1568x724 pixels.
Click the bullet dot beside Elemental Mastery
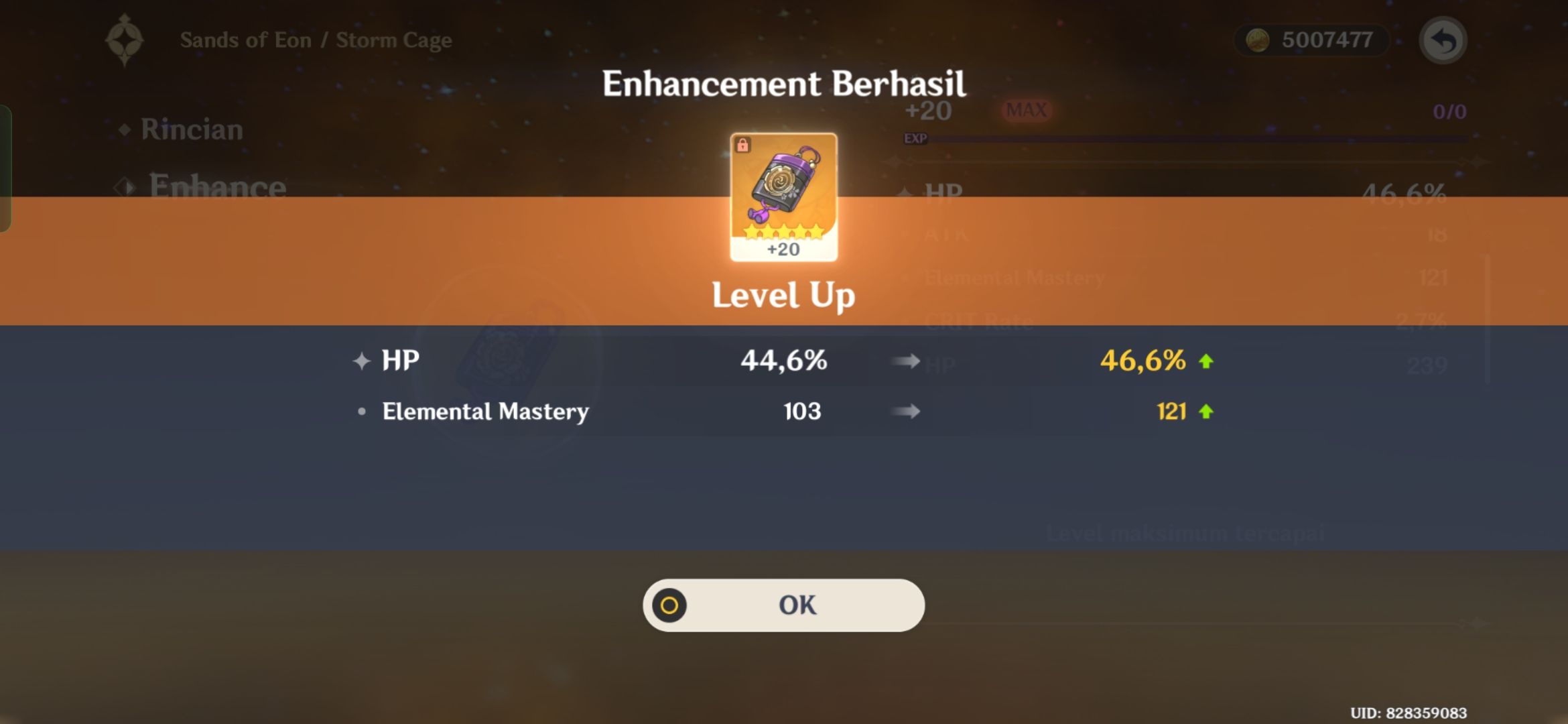tap(361, 412)
